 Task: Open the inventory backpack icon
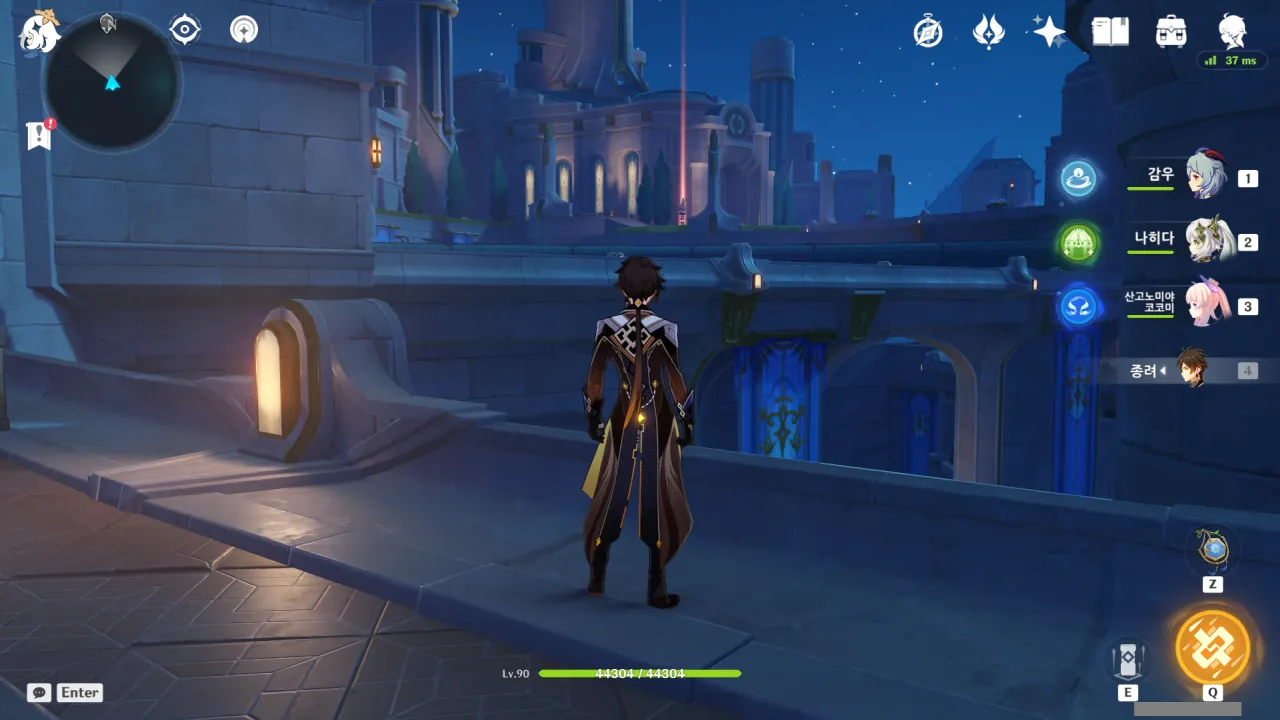(1171, 32)
